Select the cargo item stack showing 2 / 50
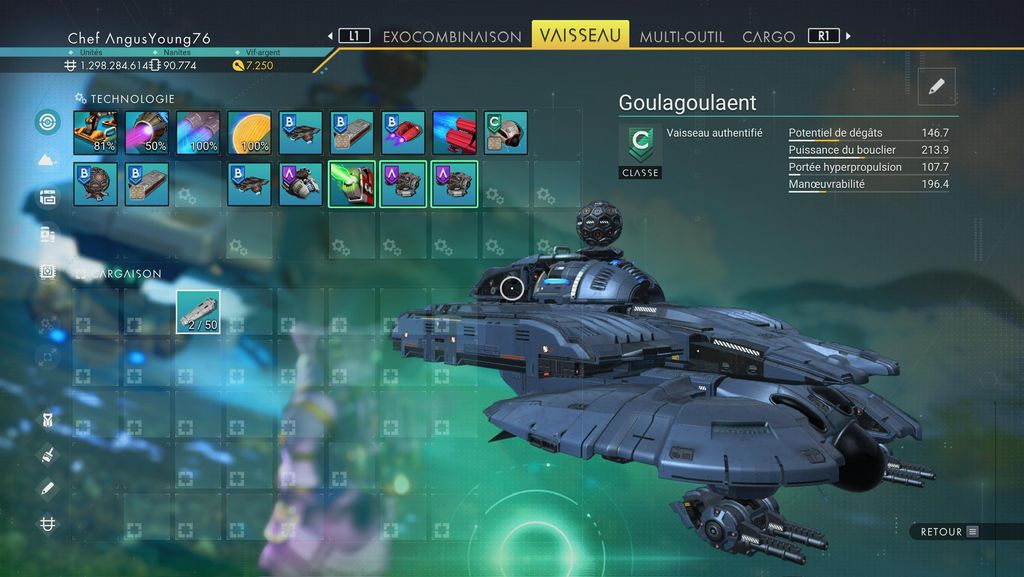Screen dimensions: 1024x577 pos(198,311)
